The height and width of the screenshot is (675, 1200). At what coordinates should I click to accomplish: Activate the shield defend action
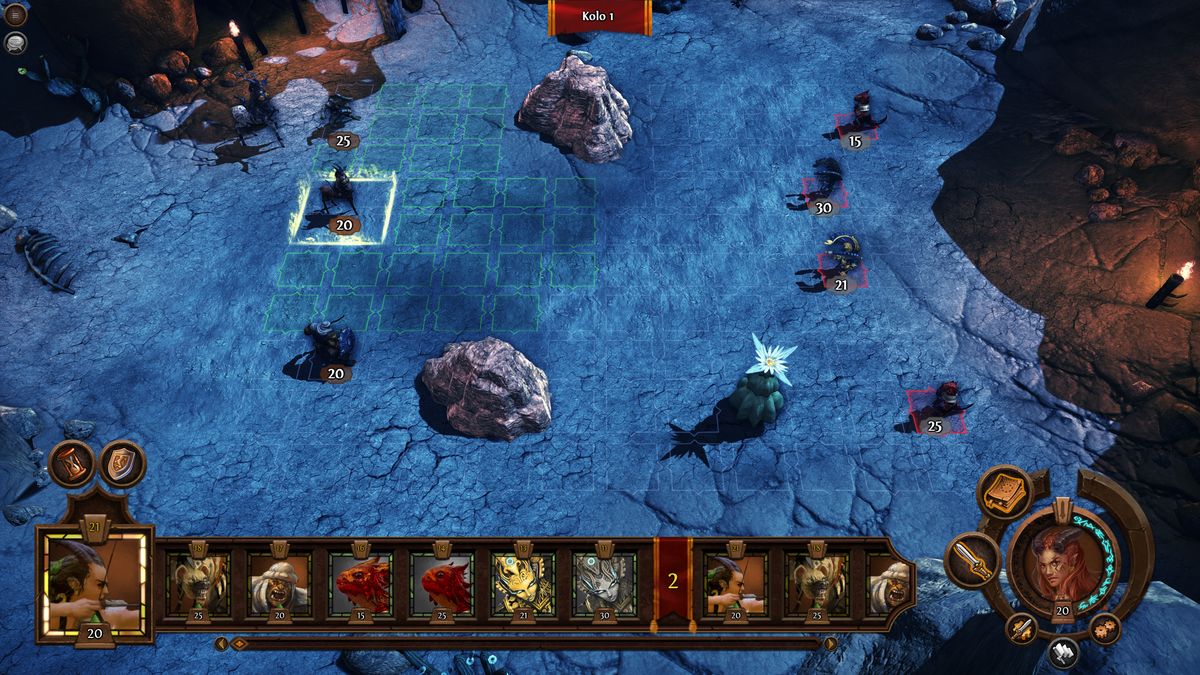pyautogui.click(x=122, y=464)
